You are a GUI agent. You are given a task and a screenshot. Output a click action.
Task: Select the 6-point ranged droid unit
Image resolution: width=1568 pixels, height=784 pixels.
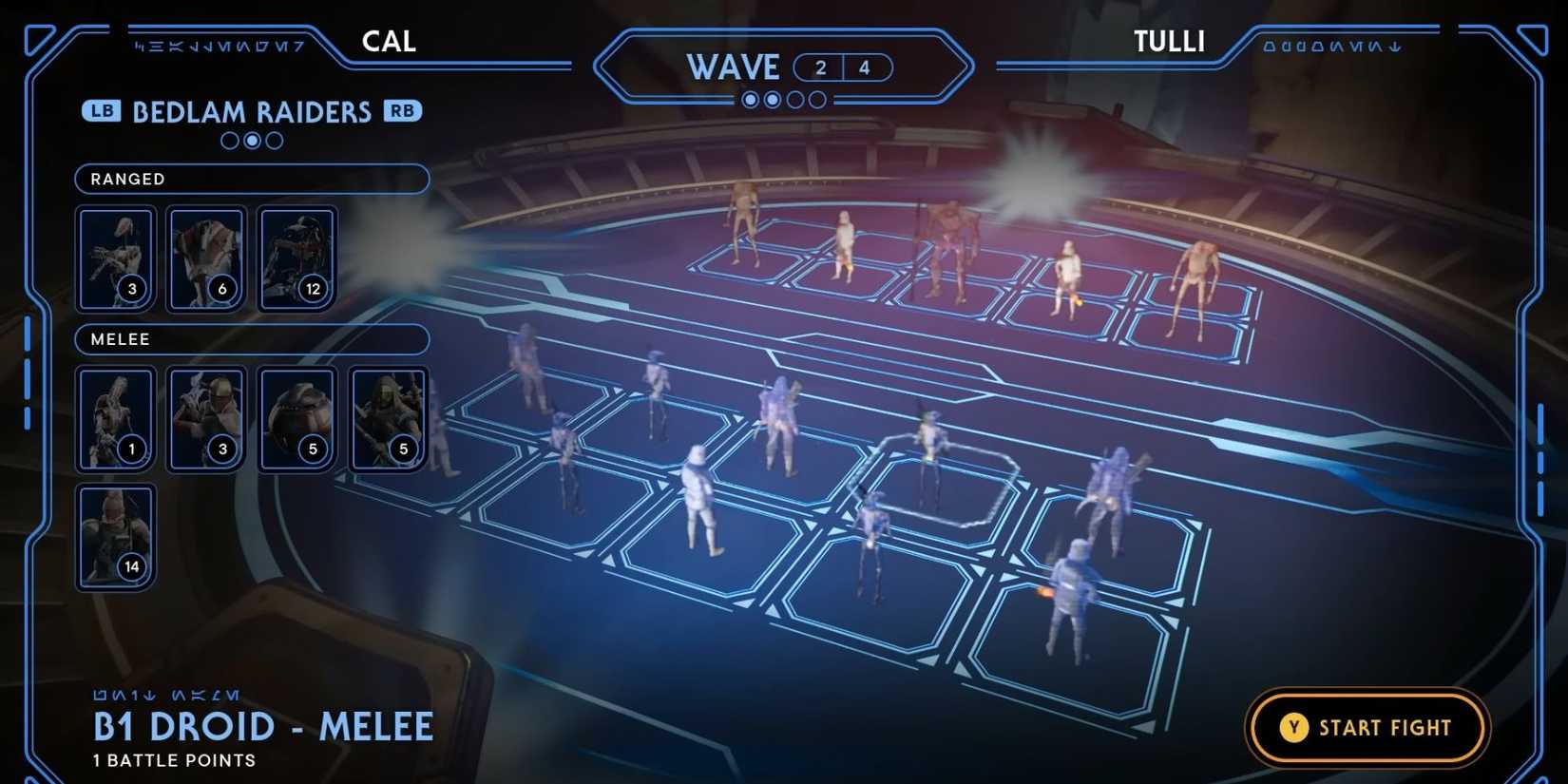point(205,257)
